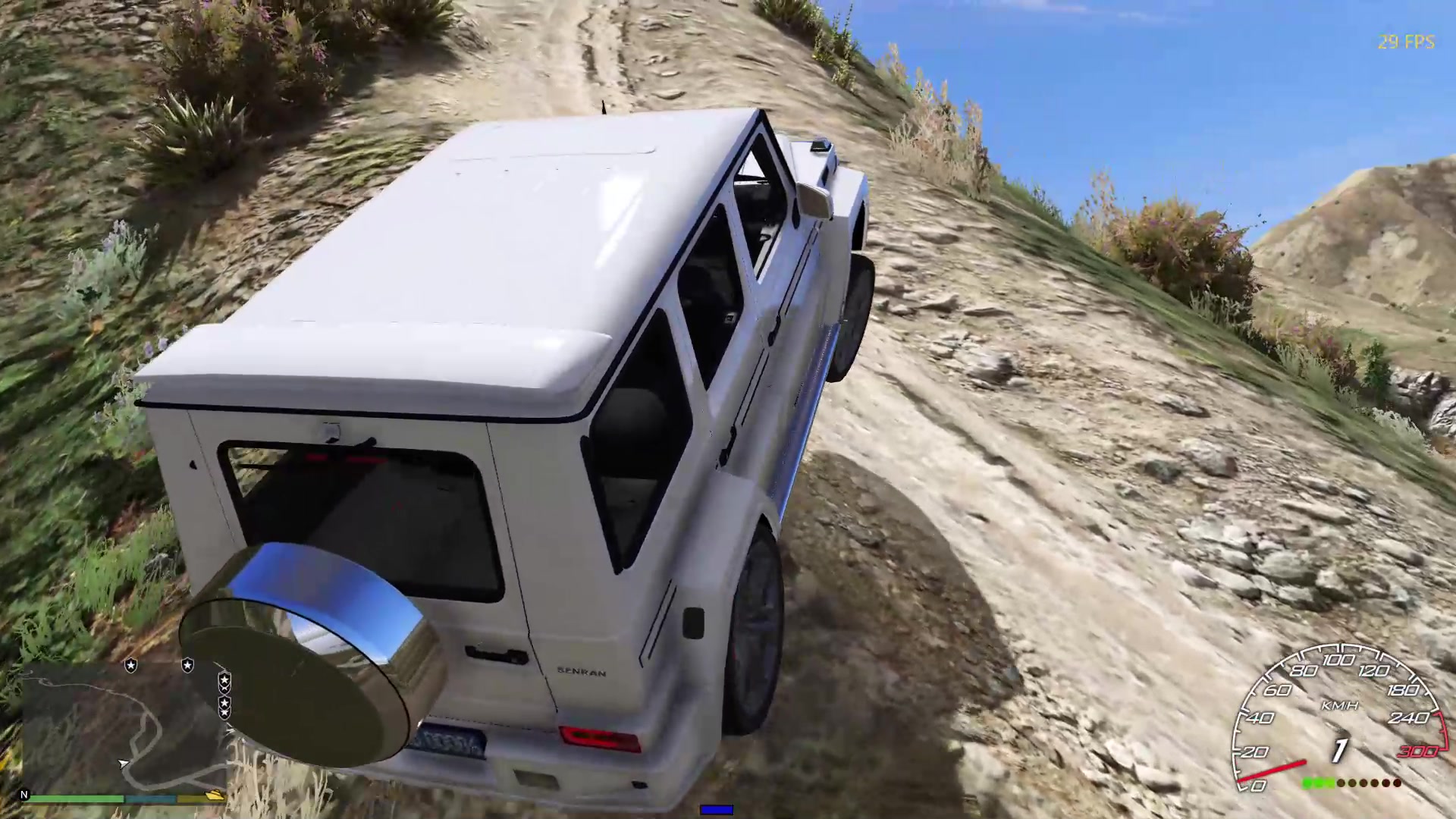
Task: Select the lower double-star rank badge
Action: click(225, 708)
